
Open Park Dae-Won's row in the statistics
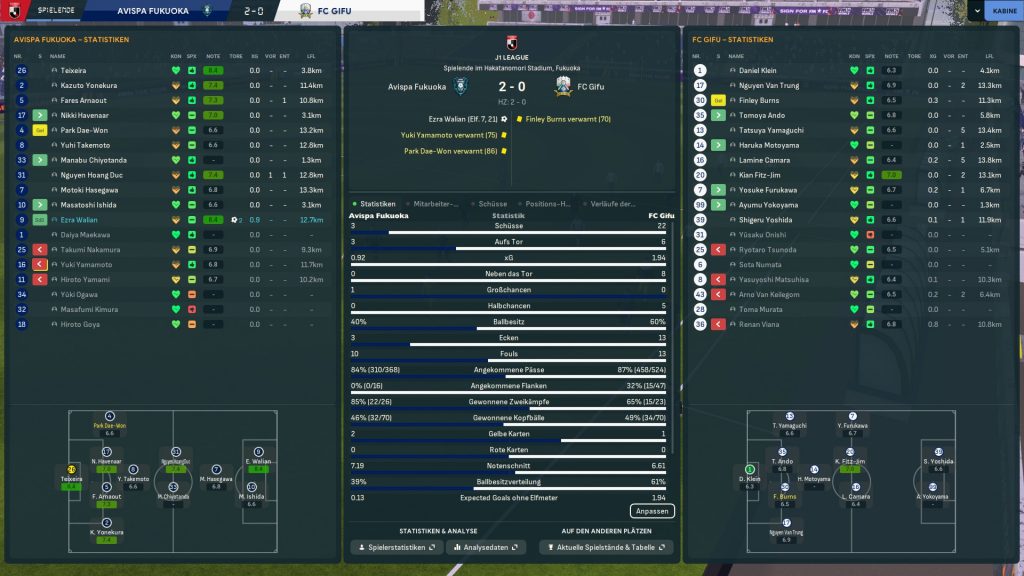tap(84, 130)
